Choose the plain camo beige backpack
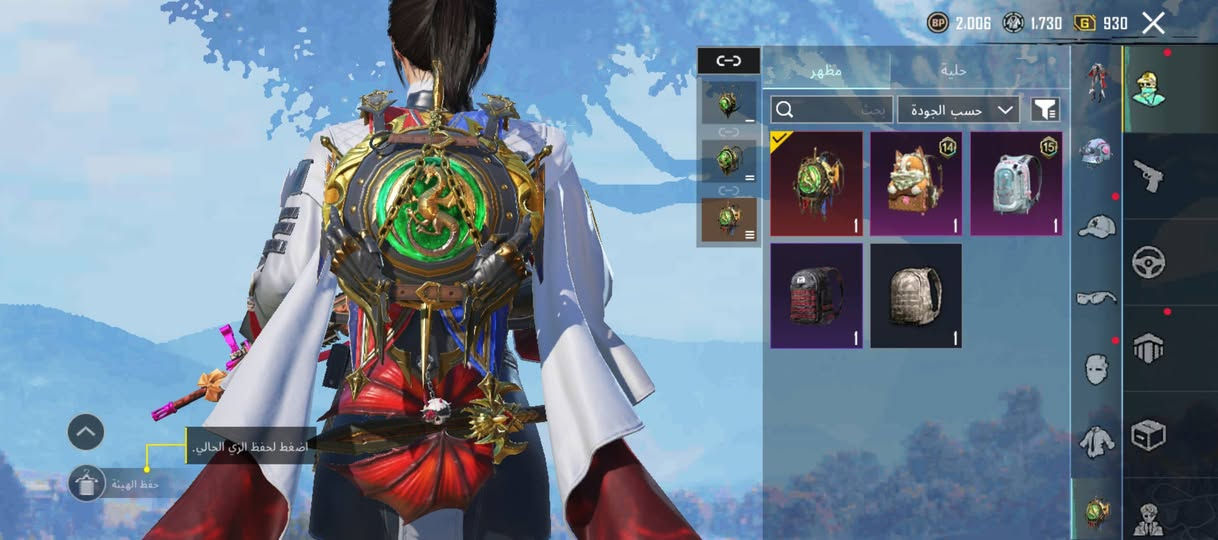The height and width of the screenshot is (540, 1218). (916, 296)
